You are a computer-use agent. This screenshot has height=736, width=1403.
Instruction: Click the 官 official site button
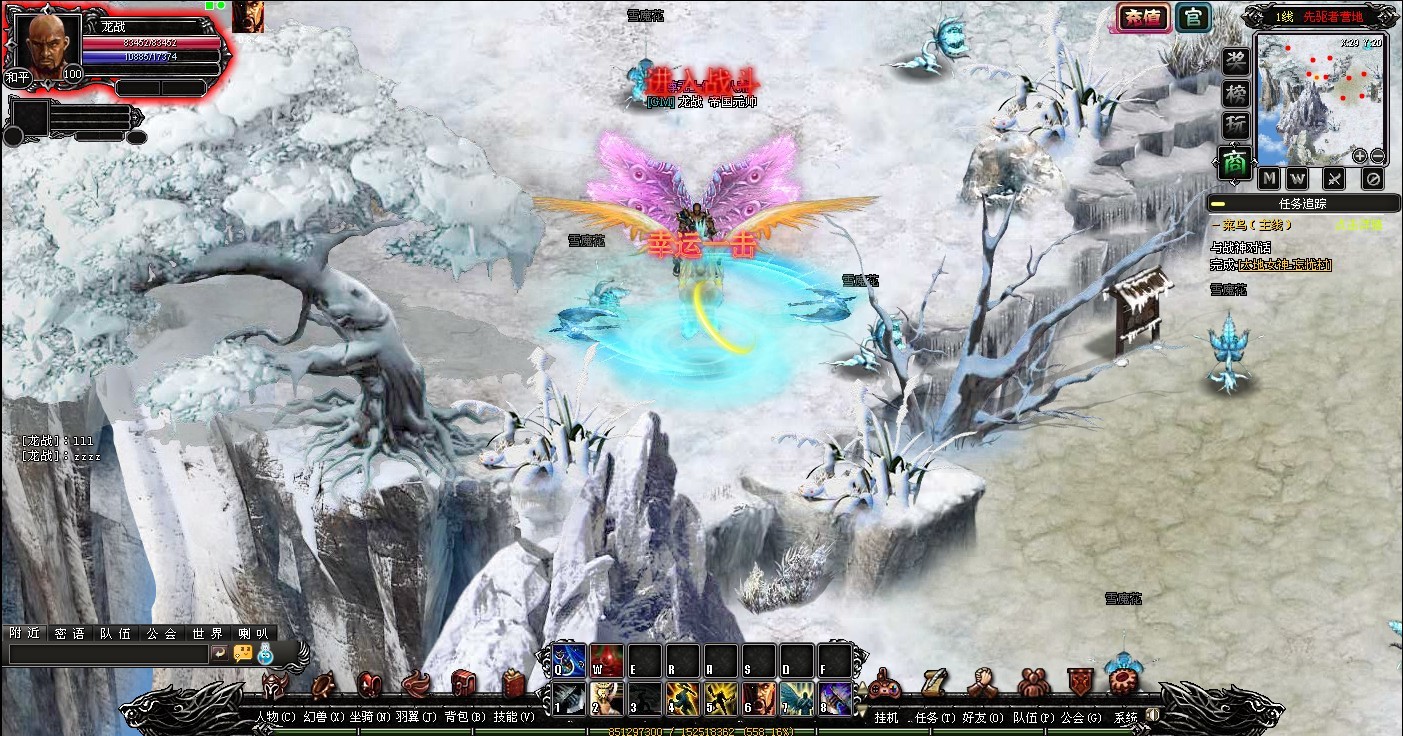click(1191, 17)
